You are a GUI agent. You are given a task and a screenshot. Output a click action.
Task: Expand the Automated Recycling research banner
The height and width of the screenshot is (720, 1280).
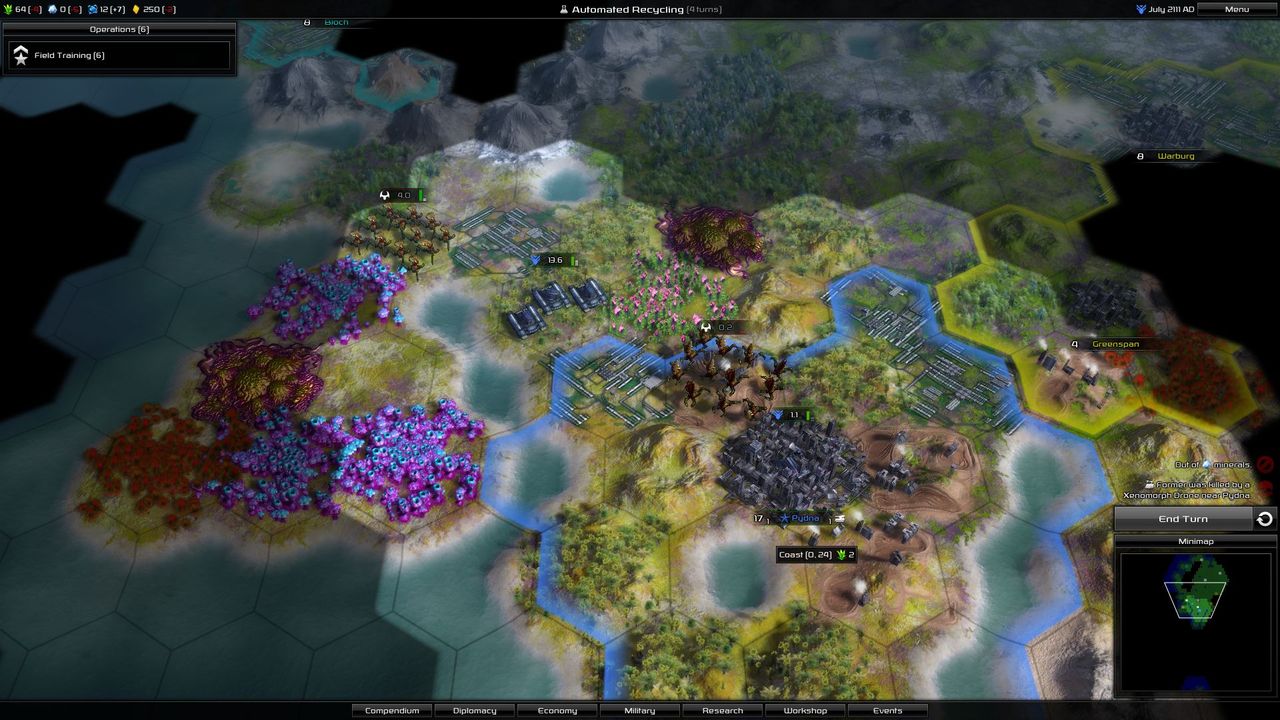(640, 8)
